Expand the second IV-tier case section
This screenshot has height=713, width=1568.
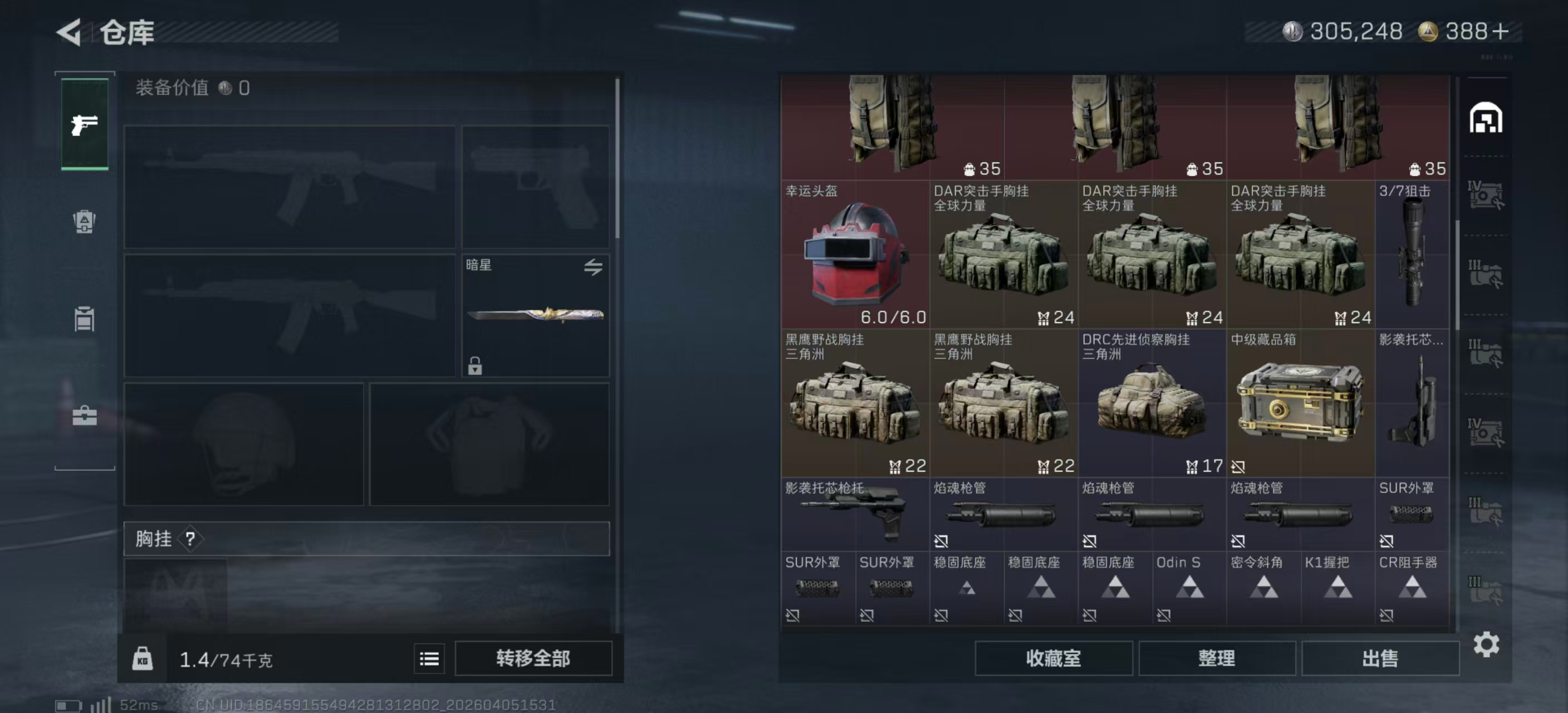(x=1486, y=432)
